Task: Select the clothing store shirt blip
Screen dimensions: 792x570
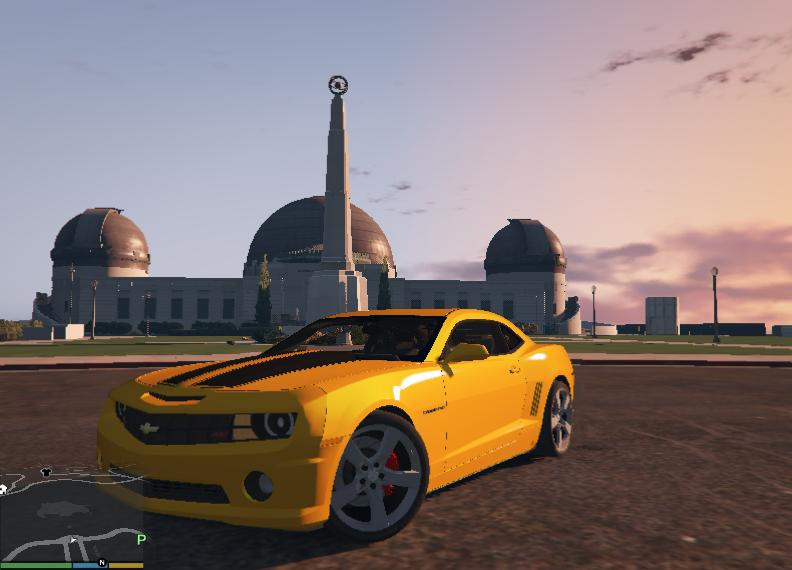Action: (46, 472)
